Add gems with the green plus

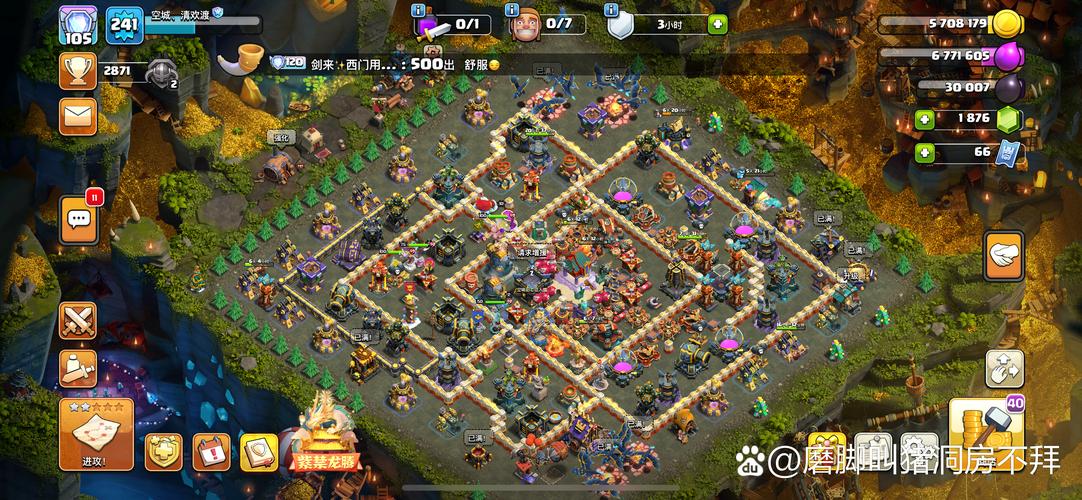tap(924, 119)
